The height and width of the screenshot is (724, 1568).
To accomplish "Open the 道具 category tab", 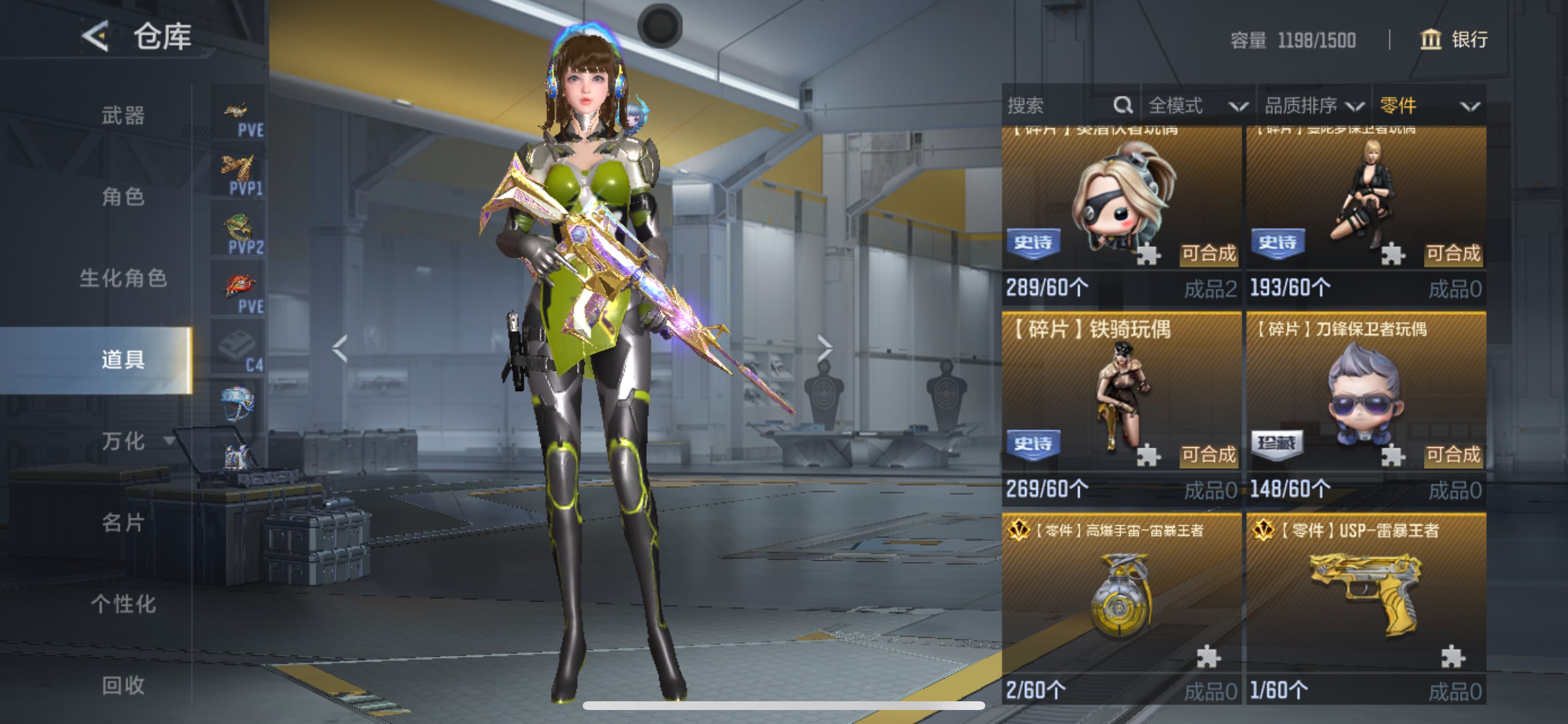I will pos(123,360).
